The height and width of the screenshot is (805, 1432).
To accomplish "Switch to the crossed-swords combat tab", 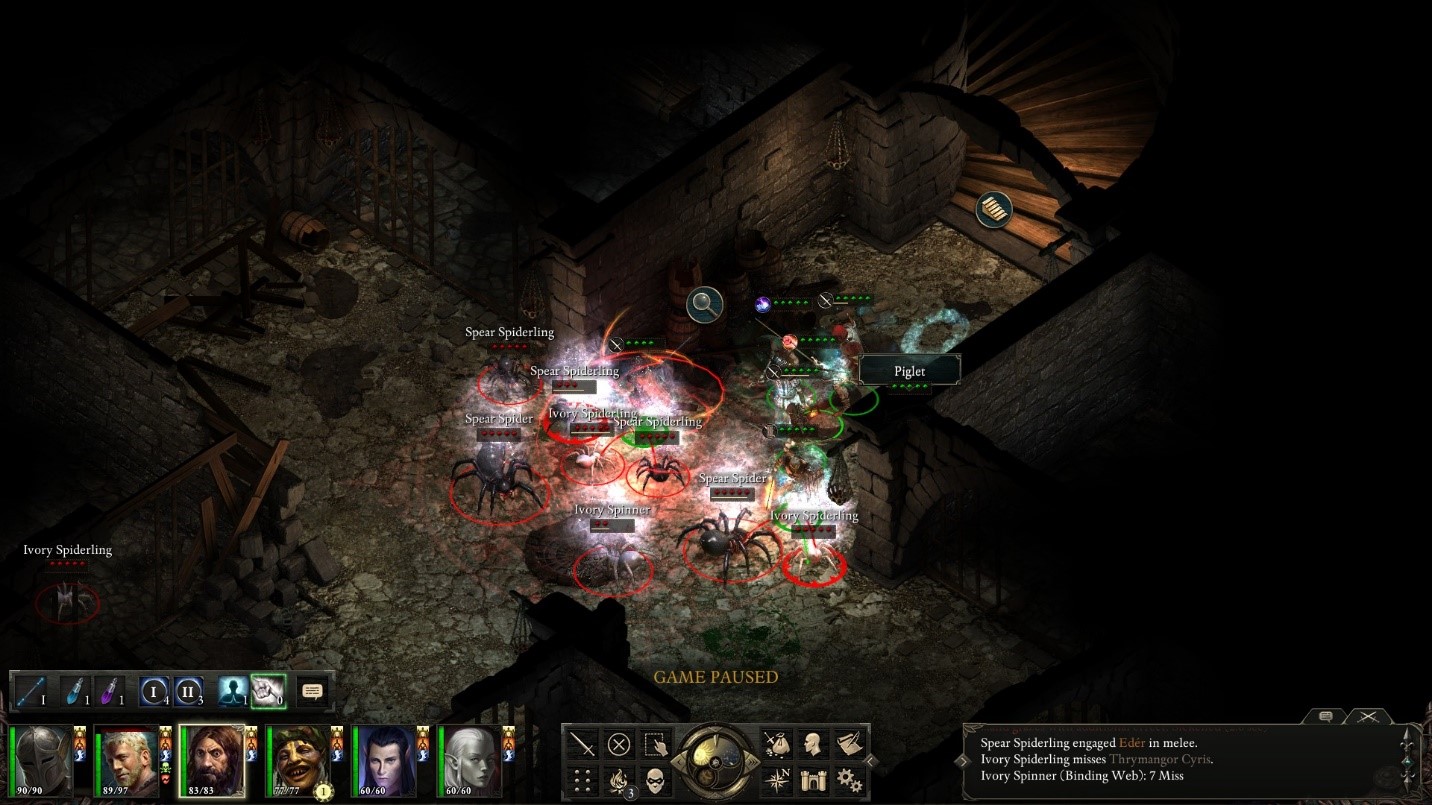I will (x=1368, y=717).
